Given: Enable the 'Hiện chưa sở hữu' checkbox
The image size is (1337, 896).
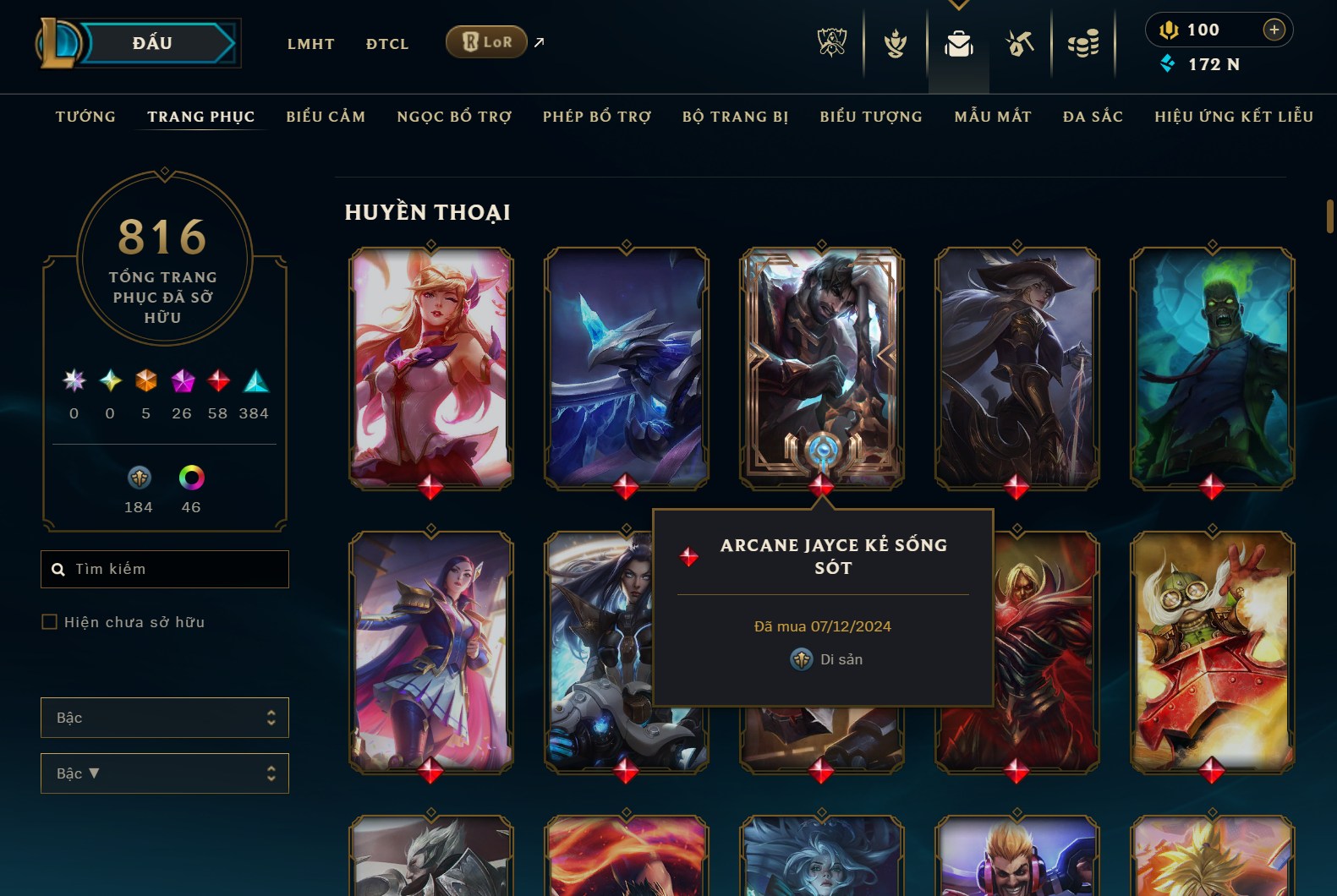Looking at the screenshot, I should [48, 621].
